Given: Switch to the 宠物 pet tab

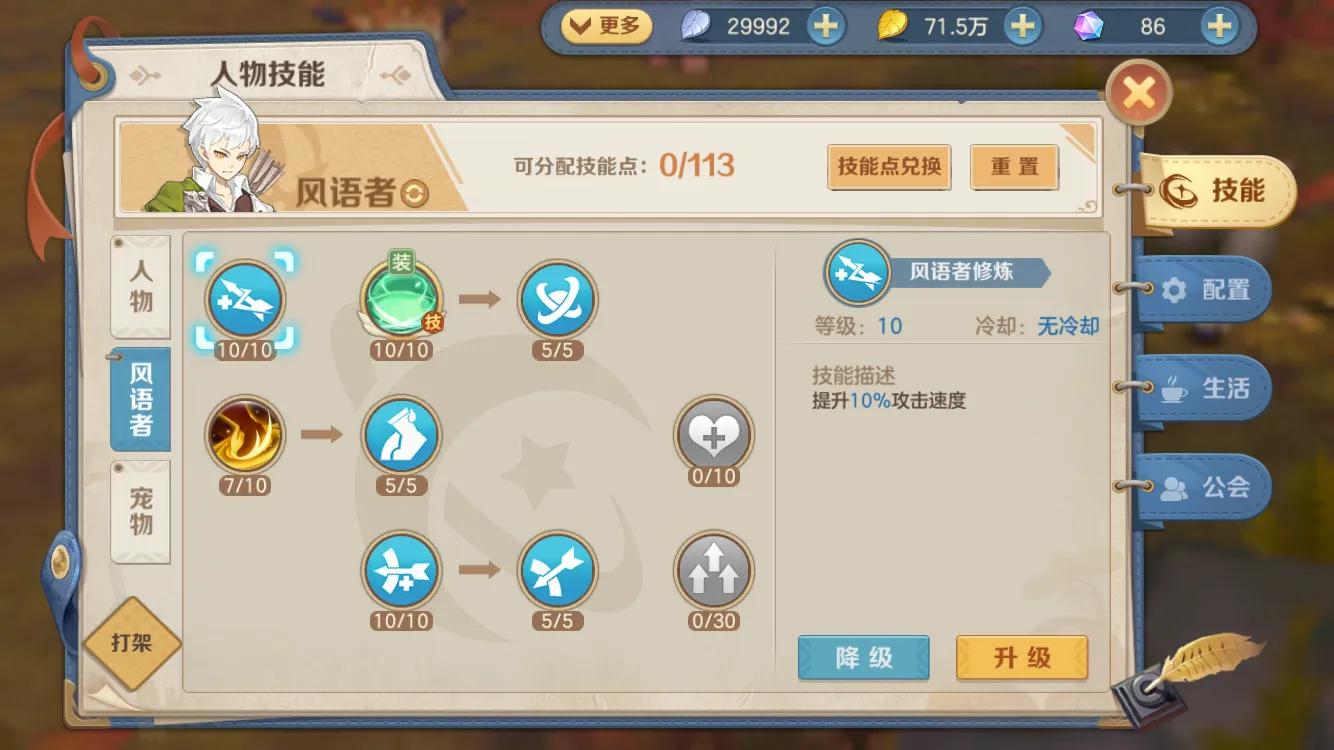Looking at the screenshot, I should [140, 511].
